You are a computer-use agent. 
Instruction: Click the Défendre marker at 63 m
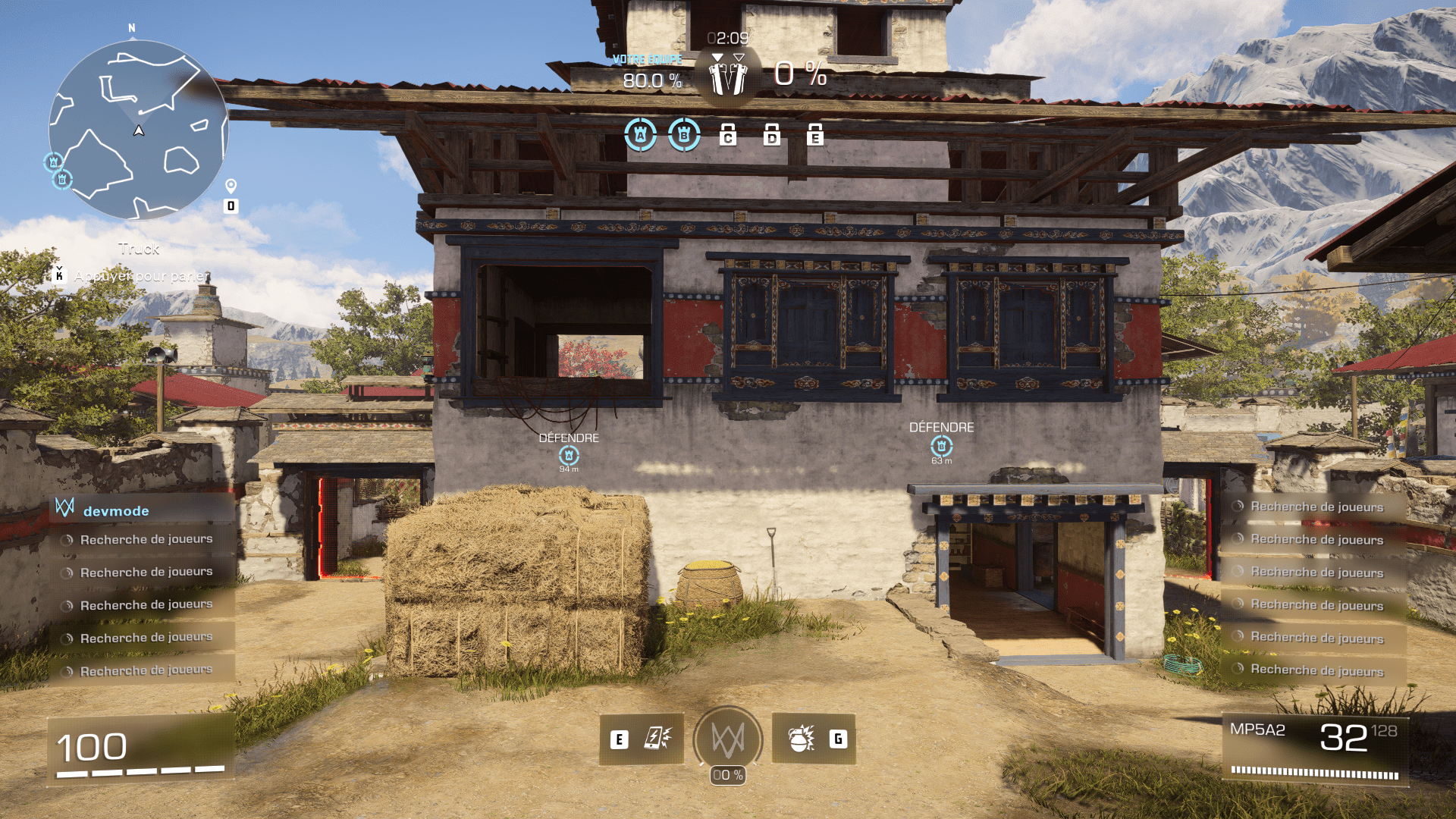[942, 446]
